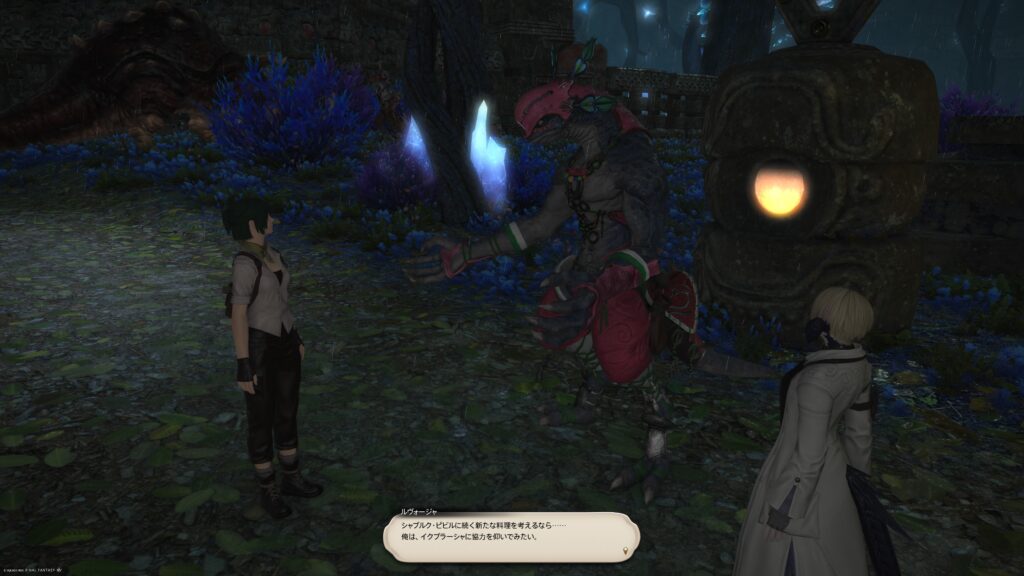The height and width of the screenshot is (576, 1024).
Task: Advance the ルヴォージャ dialogue box
Action: tap(510, 536)
